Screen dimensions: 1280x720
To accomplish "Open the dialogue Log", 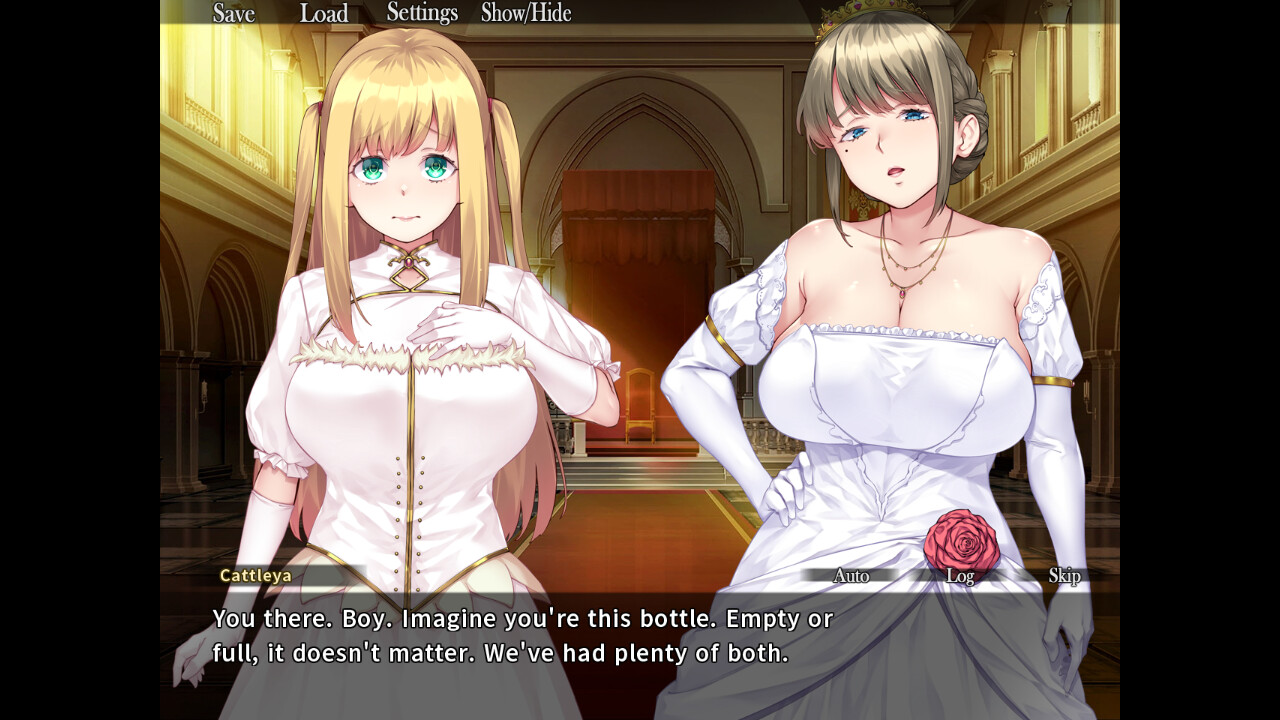I will 960,576.
